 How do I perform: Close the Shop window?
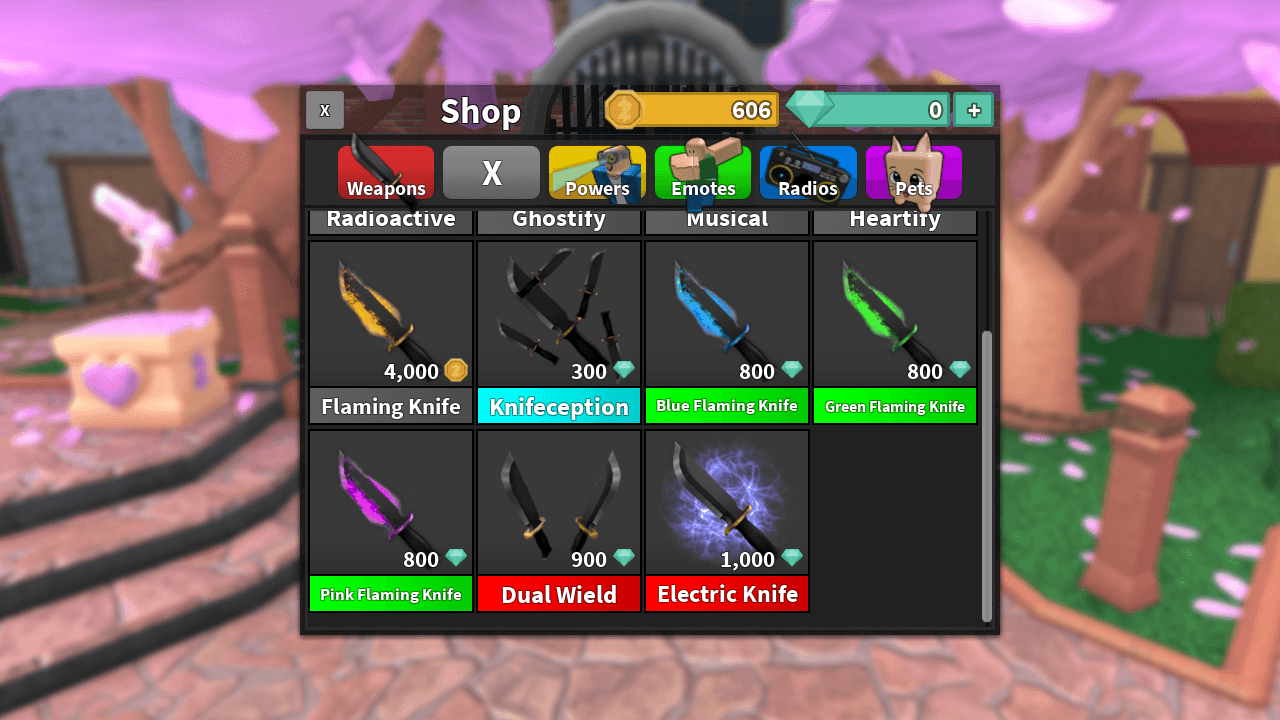[325, 110]
